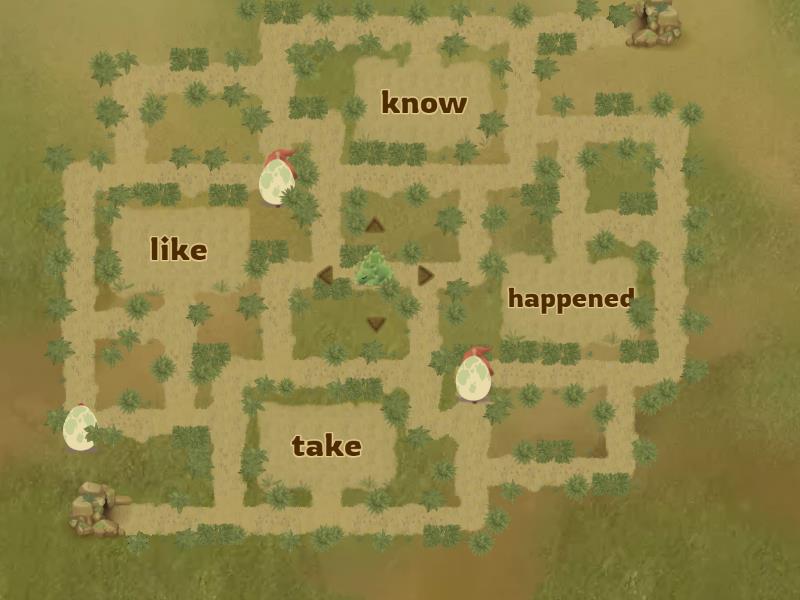Image resolution: width=800 pixels, height=600 pixels.
Task: Select the "take" answer zone
Action: pyautogui.click(x=326, y=445)
